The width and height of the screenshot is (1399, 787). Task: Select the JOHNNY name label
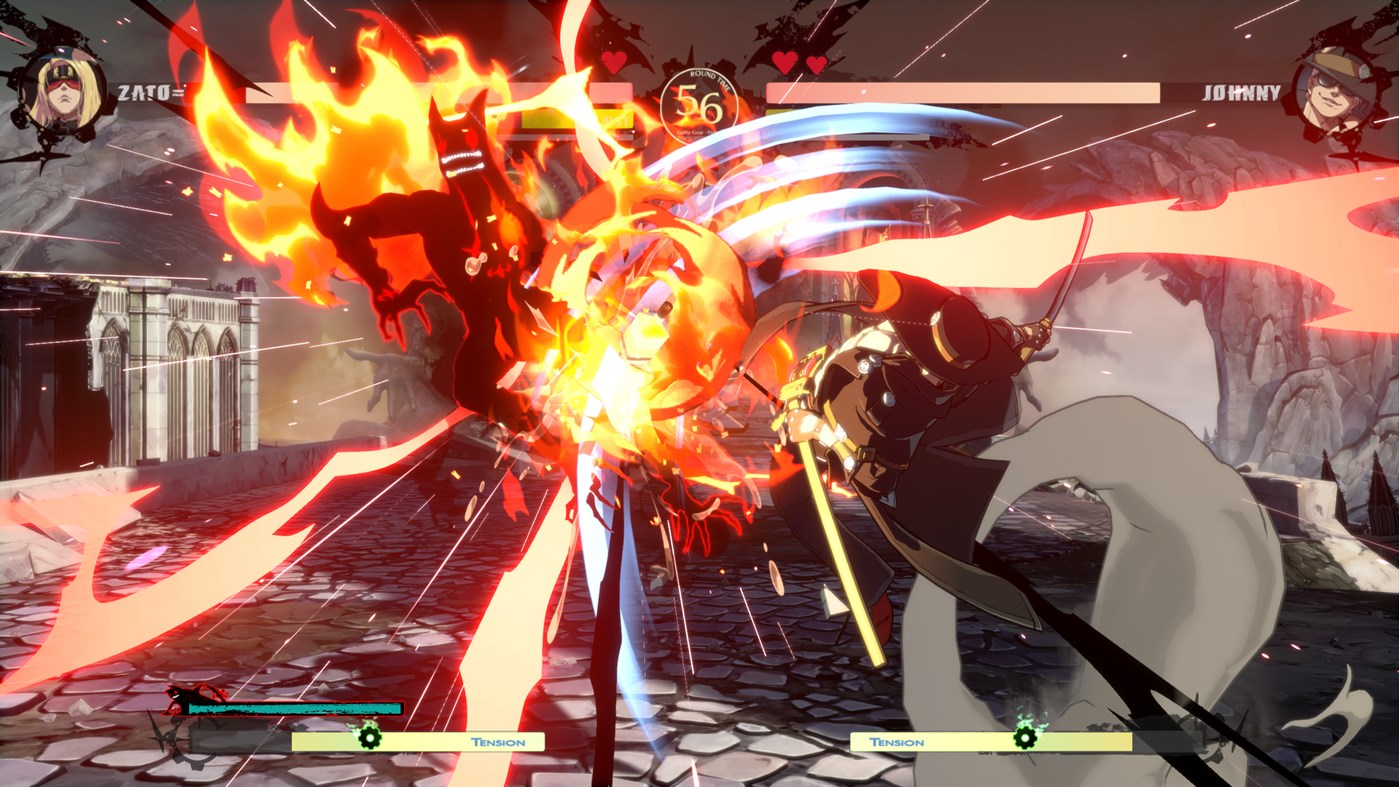1240,90
